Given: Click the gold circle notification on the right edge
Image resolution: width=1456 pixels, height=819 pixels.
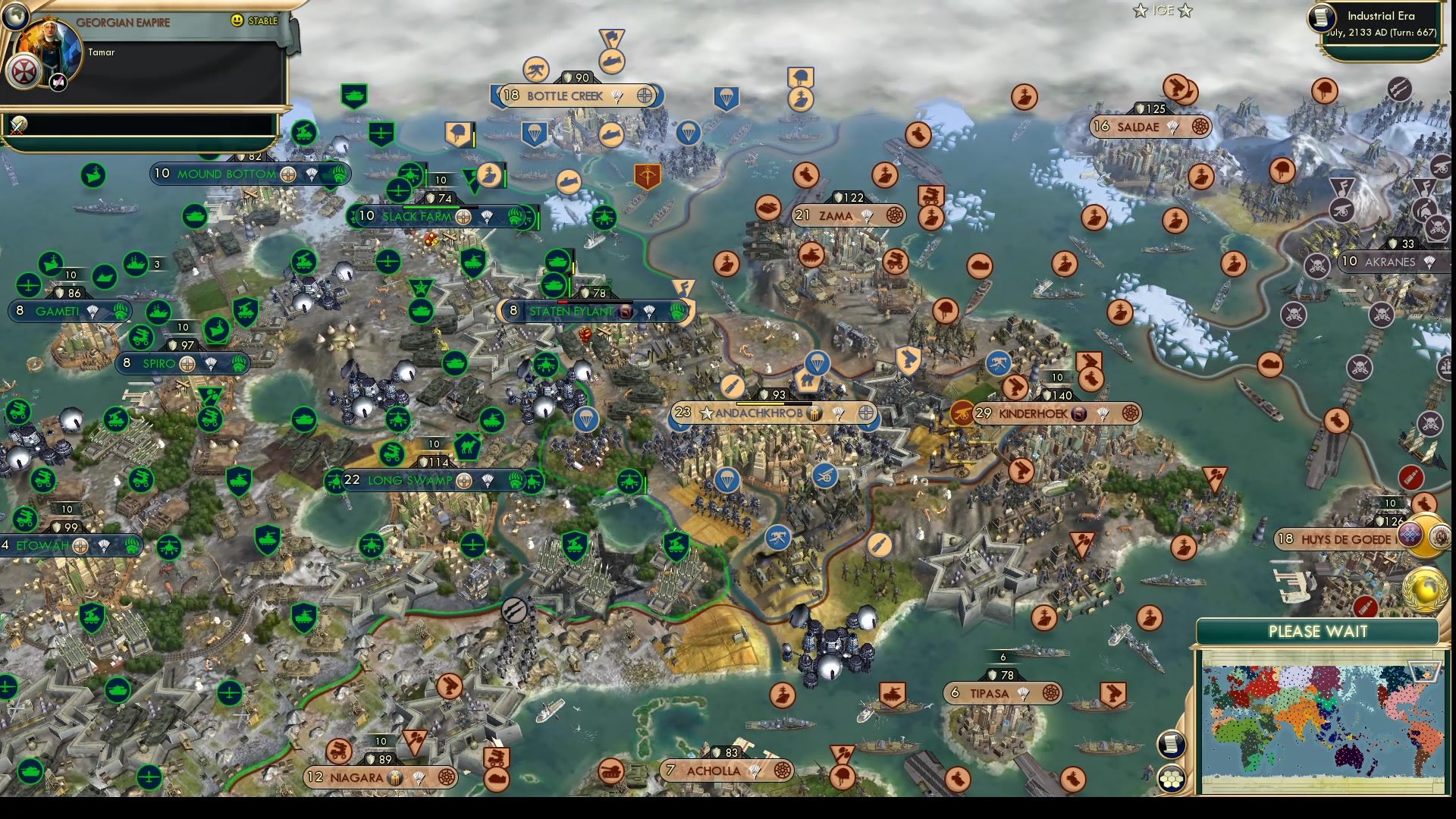Looking at the screenshot, I should pos(1426,535).
